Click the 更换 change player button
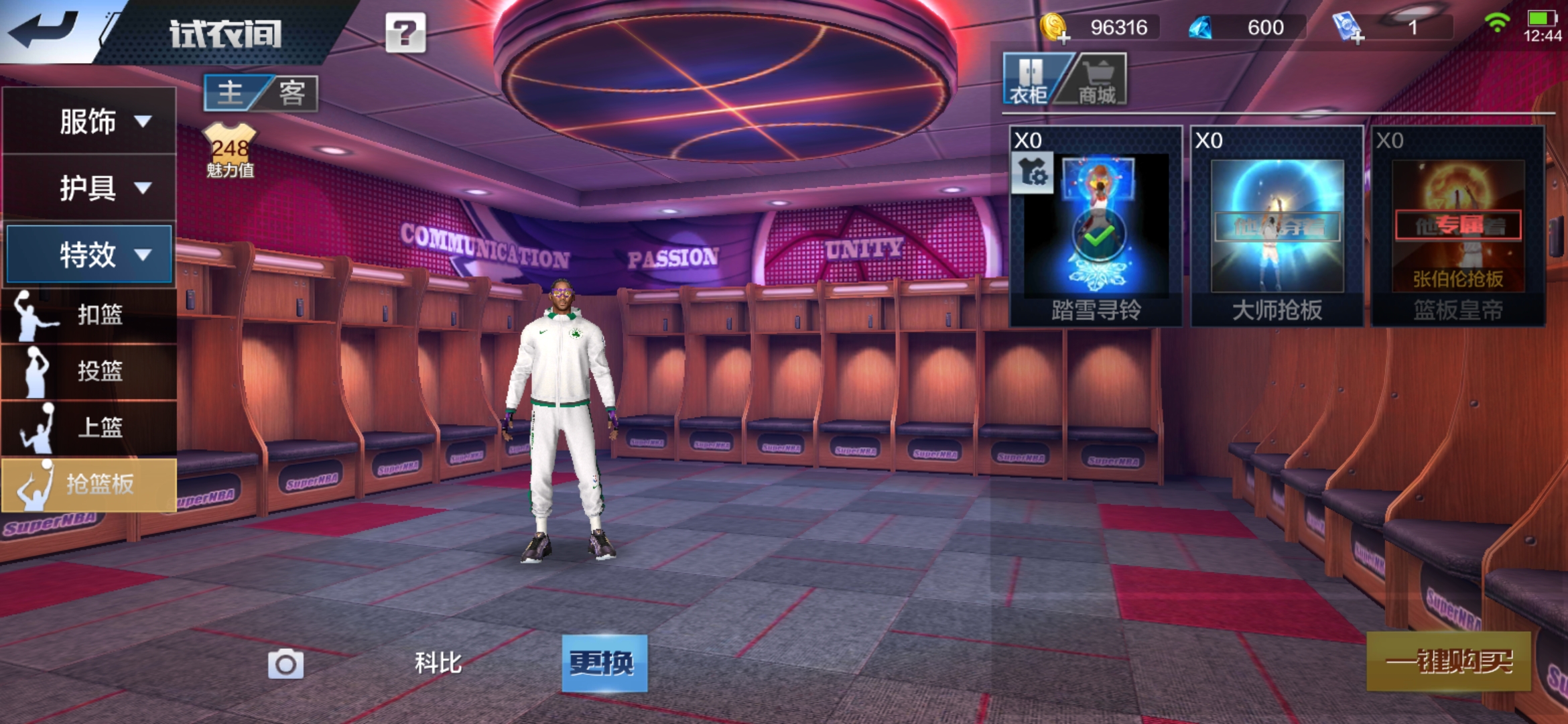This screenshot has height=724, width=1568. pos(604,663)
